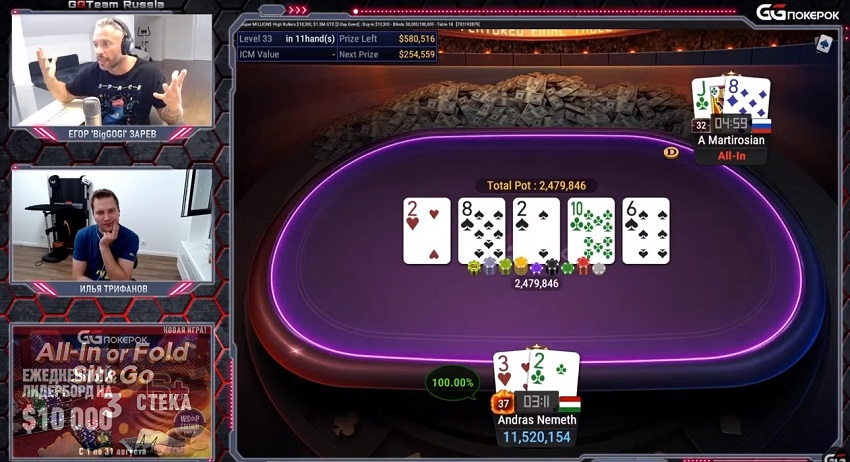Open the All-In or Fold promo banner

pos(110,388)
